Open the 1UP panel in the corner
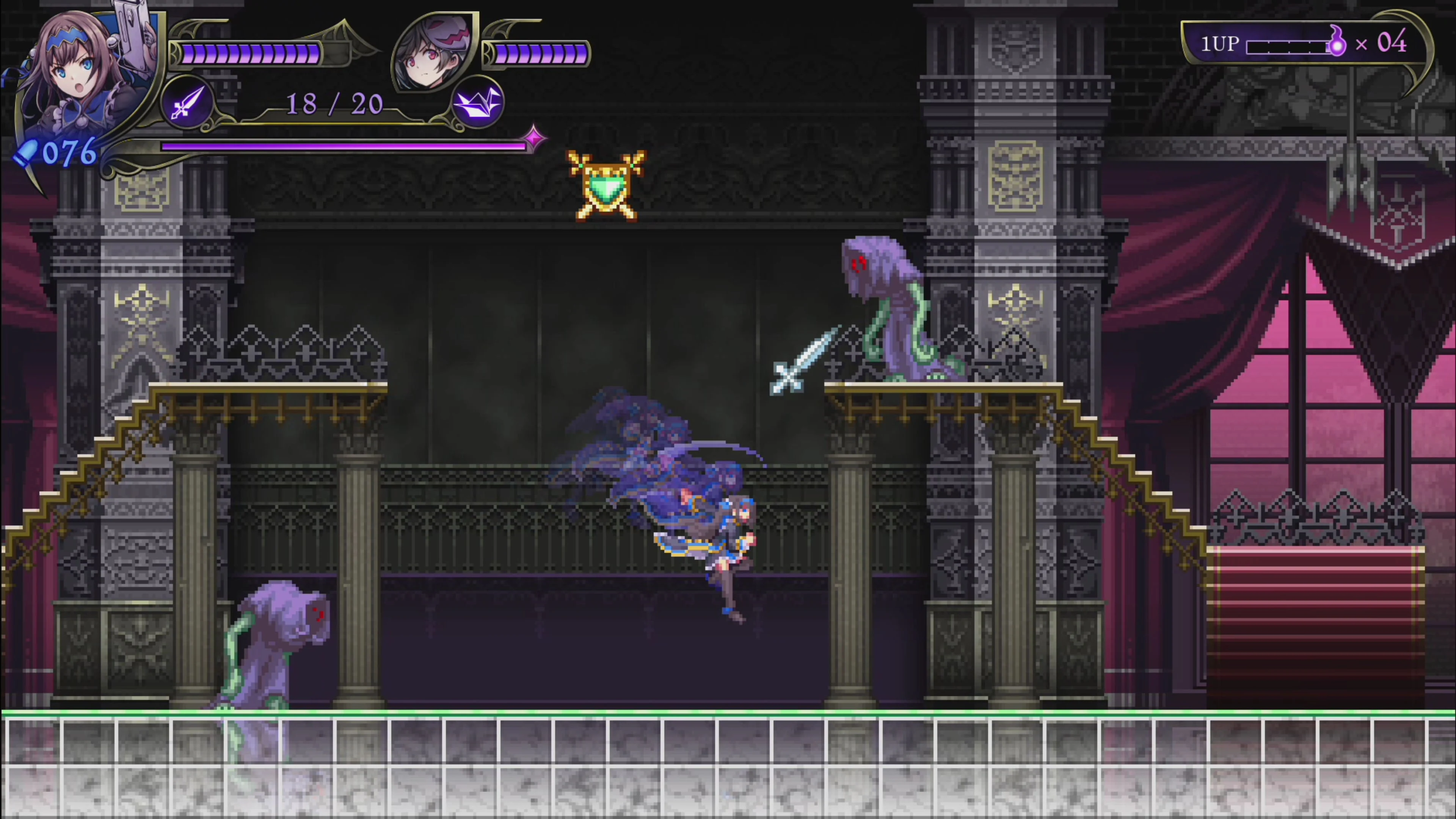 1300,44
